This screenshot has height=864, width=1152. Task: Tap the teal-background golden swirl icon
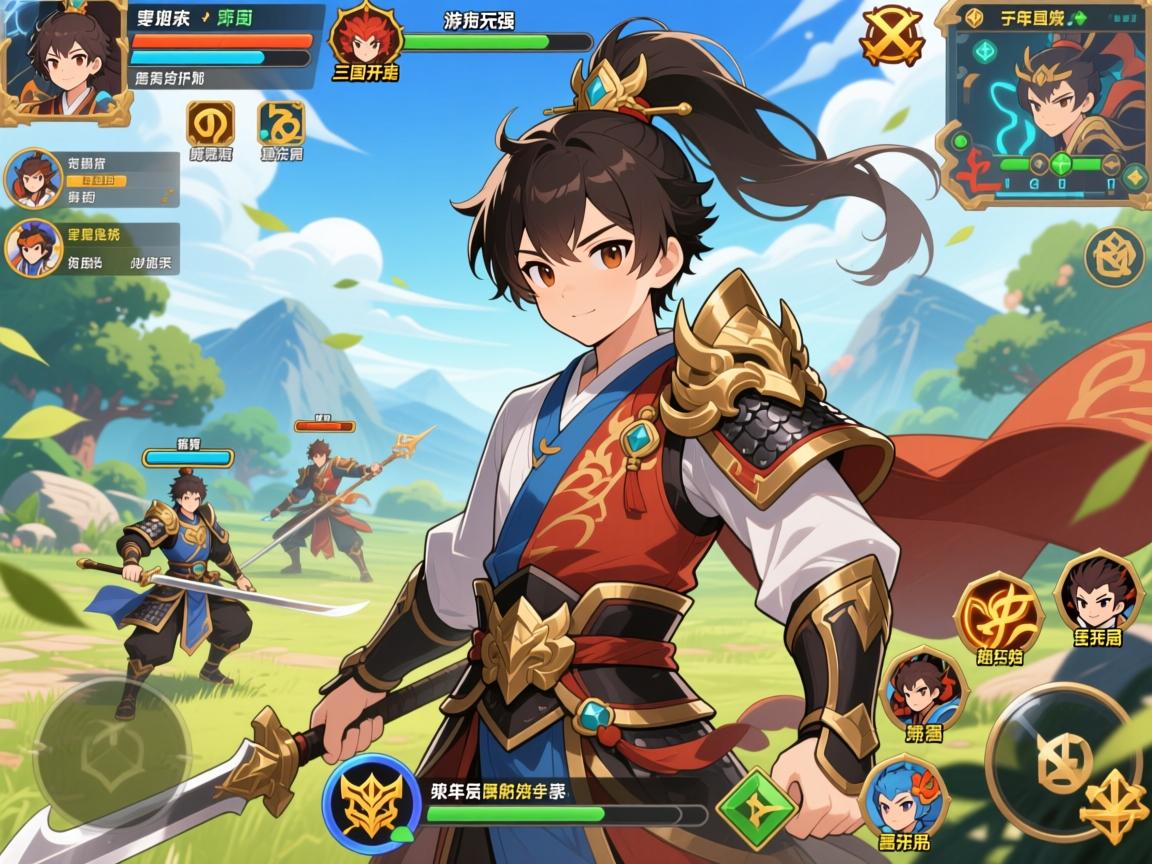click(x=281, y=124)
